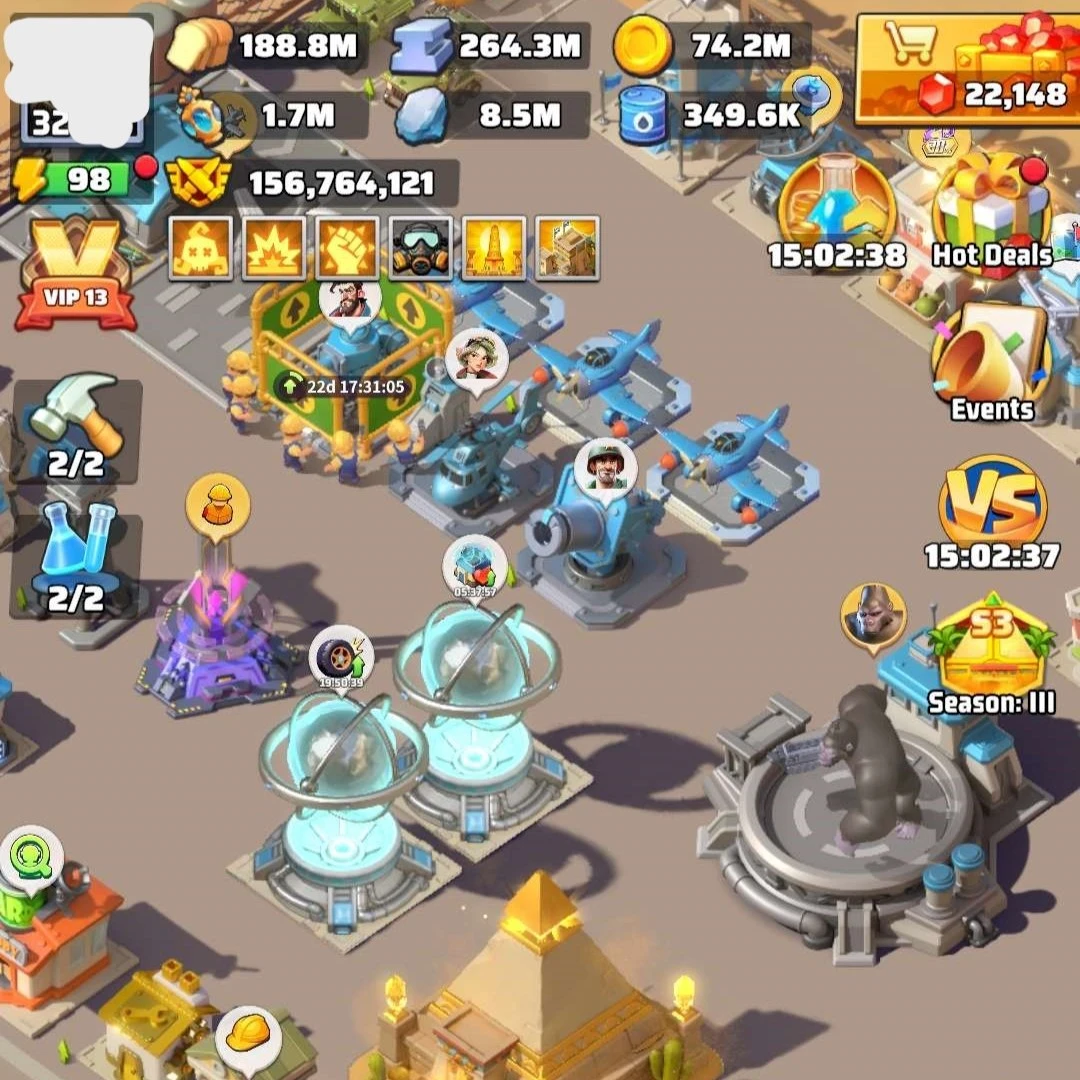
Task: Select the explosion buff icon
Action: [x=273, y=246]
